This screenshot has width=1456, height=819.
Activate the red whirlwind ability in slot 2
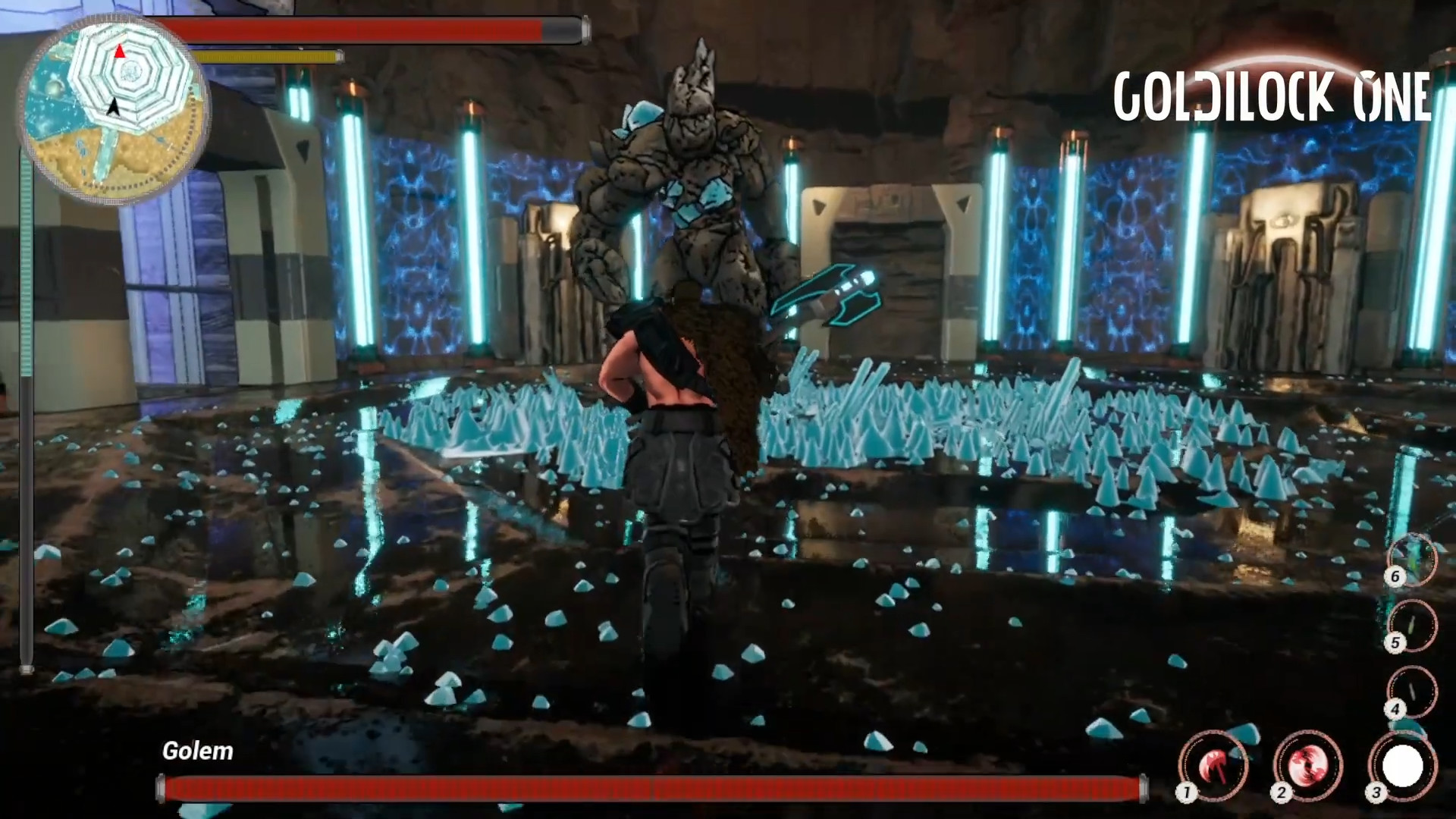tap(1307, 766)
